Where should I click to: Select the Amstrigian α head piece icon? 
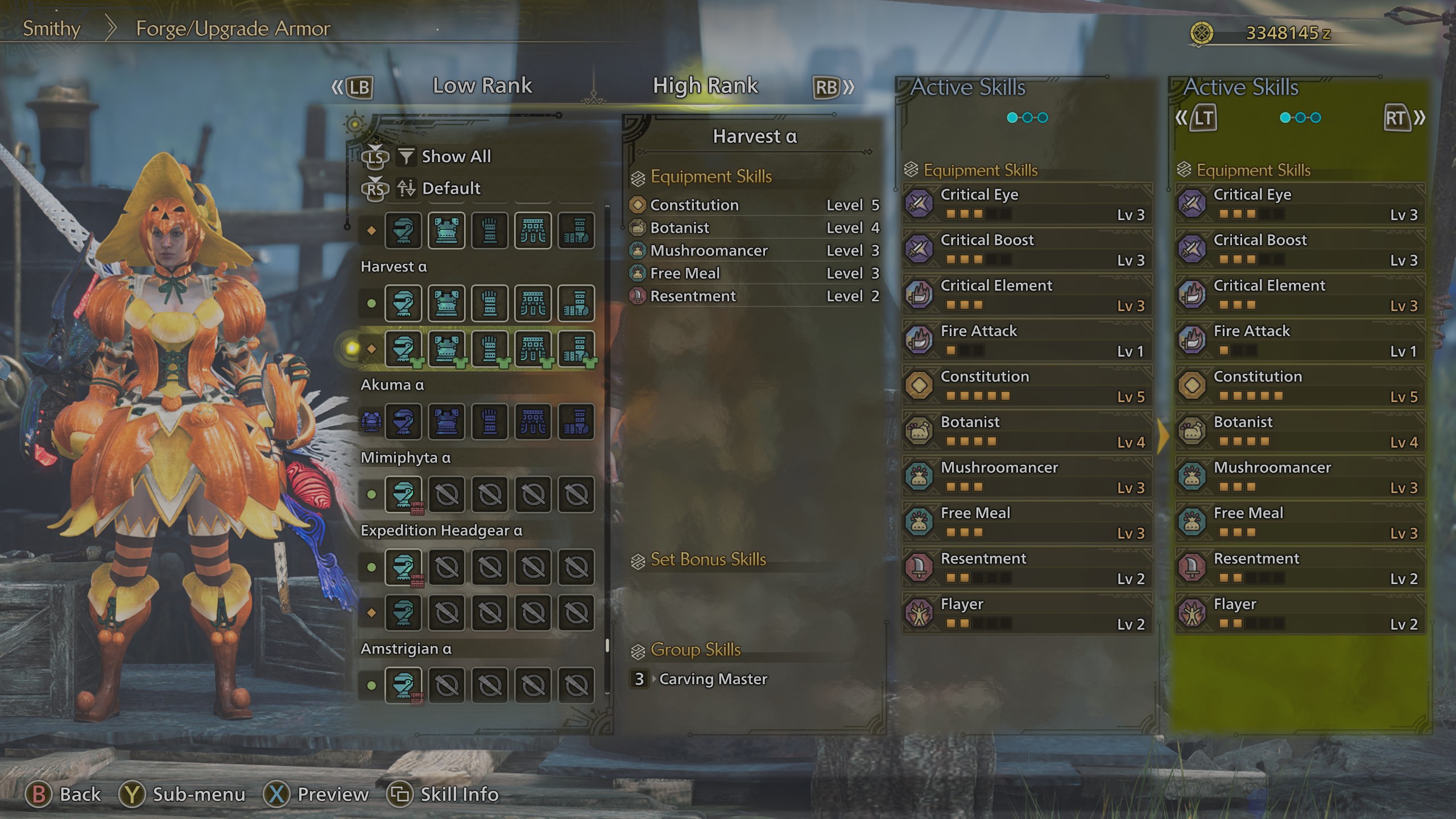point(404,685)
